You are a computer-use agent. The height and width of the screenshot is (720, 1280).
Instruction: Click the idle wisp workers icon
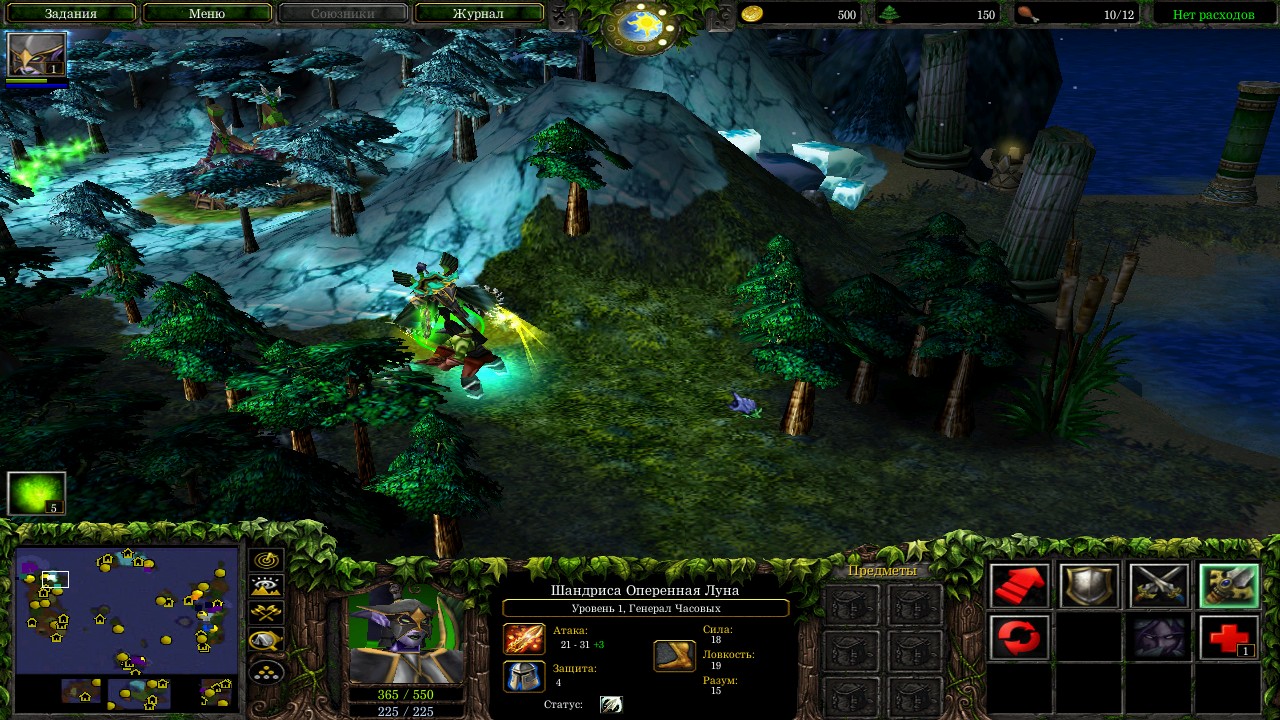click(x=37, y=493)
